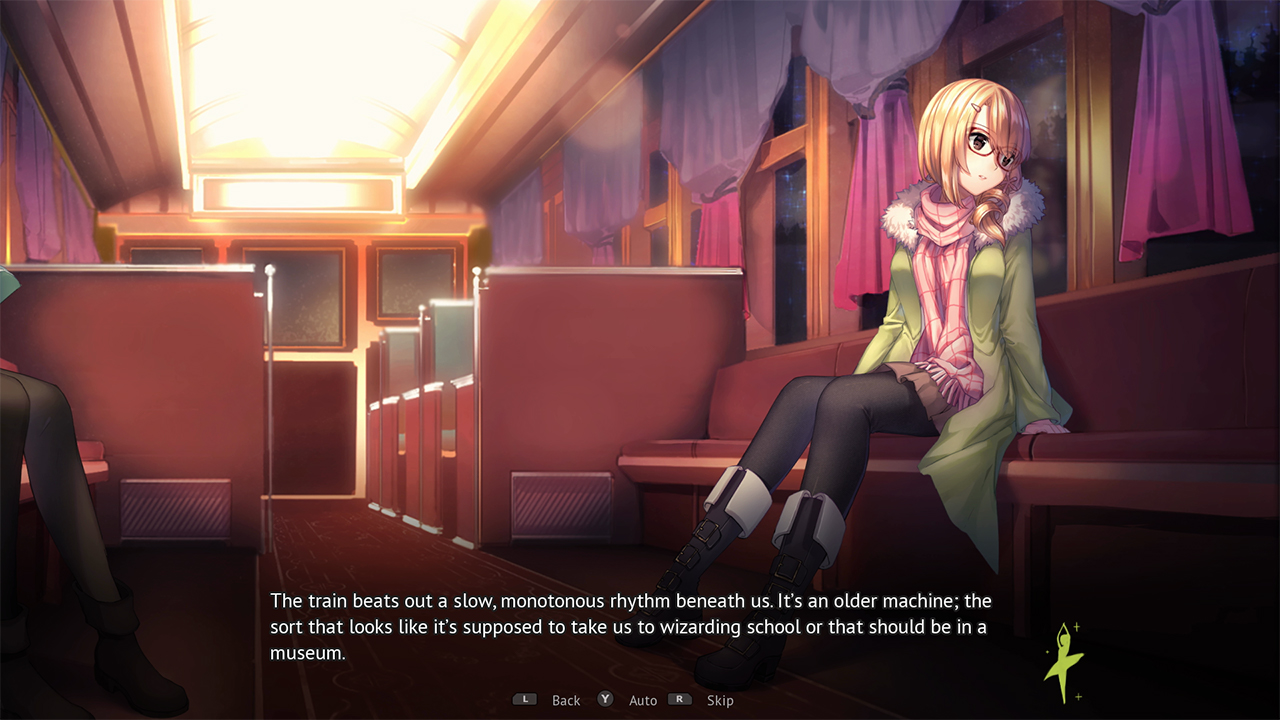Click the L shoulder button icon beside Back
The height and width of the screenshot is (720, 1280).
pos(525,700)
